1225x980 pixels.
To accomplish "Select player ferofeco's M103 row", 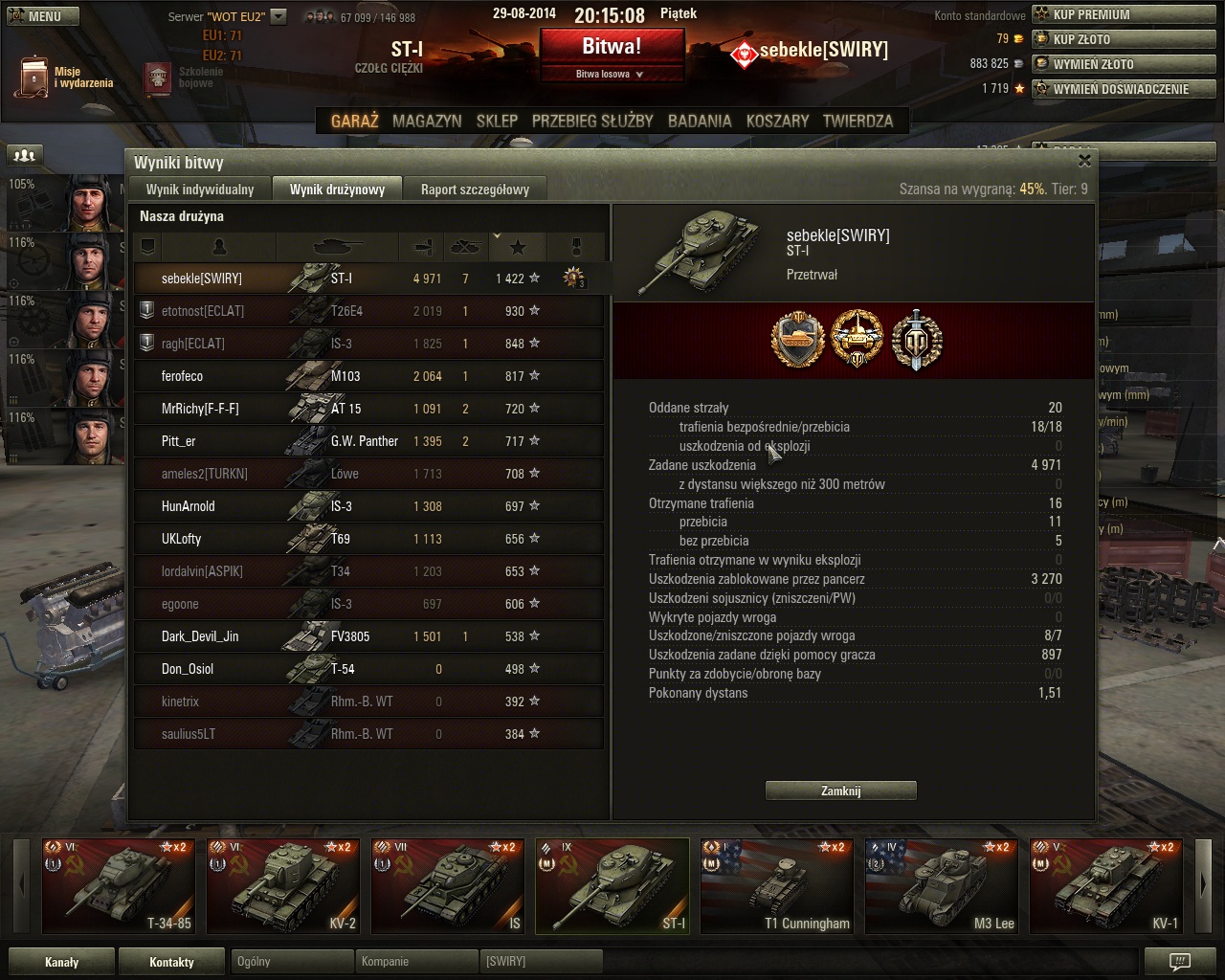I will (368, 376).
